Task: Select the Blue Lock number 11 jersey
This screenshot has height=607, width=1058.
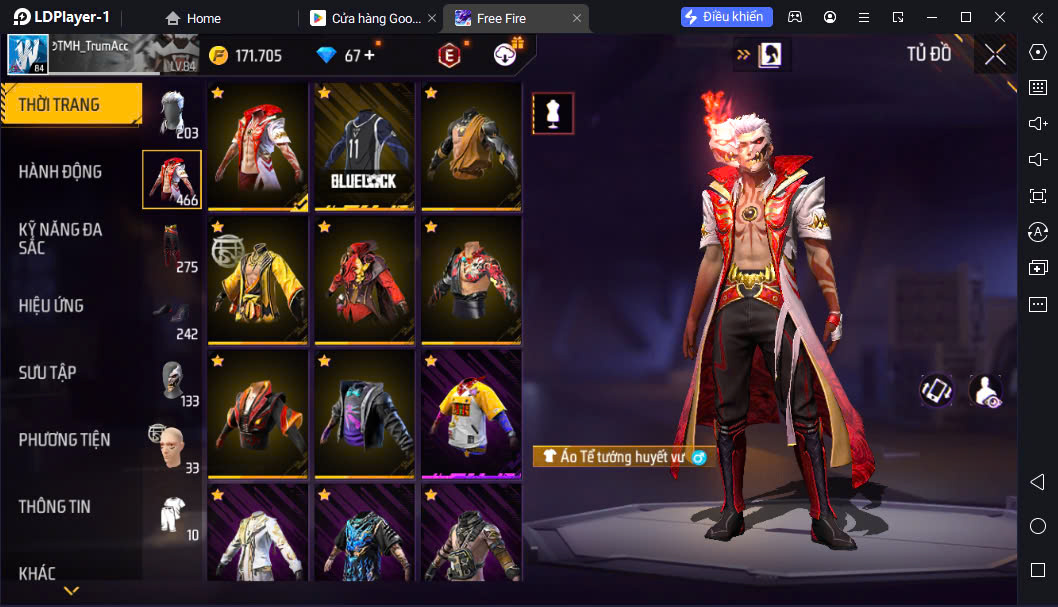Action: click(364, 146)
